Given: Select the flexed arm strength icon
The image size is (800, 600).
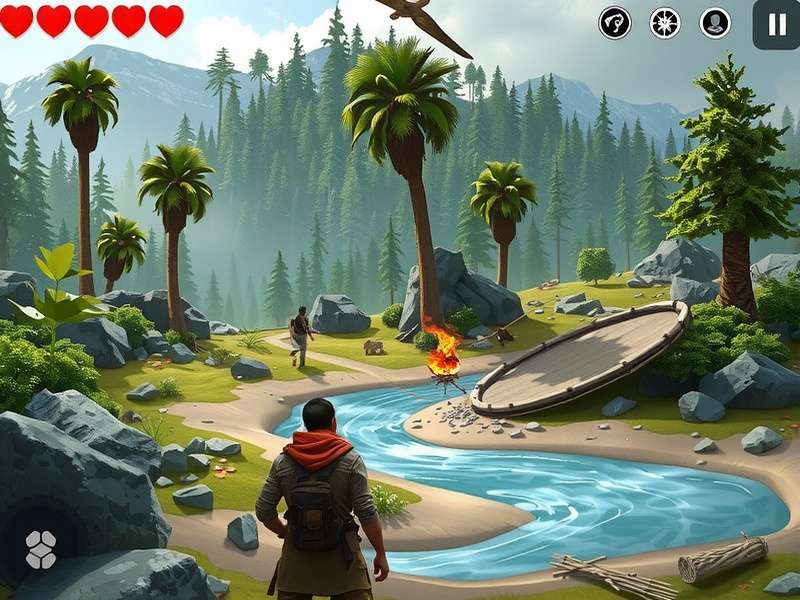Looking at the screenshot, I should coord(615,22).
